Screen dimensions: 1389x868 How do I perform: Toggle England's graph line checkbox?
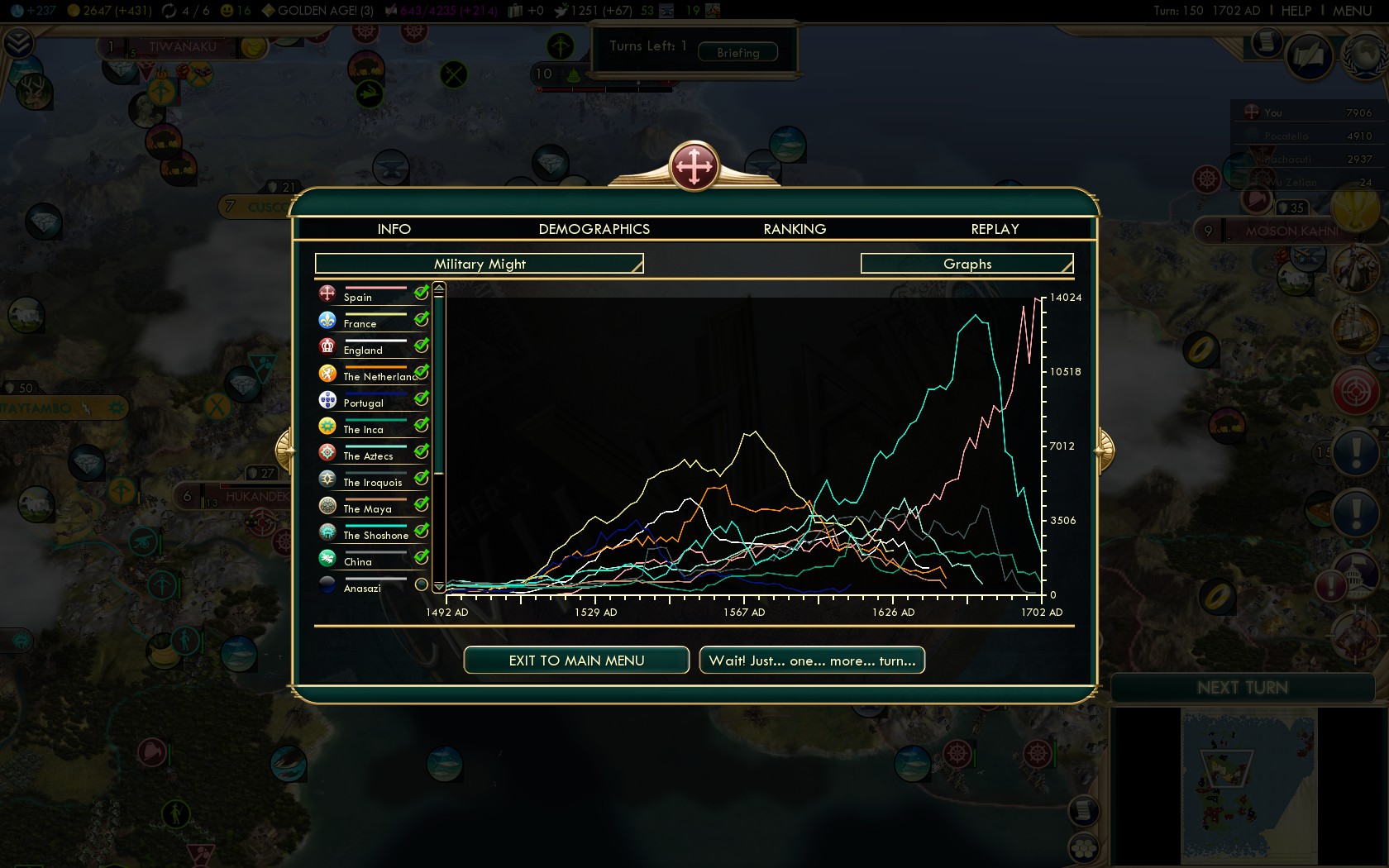point(421,346)
